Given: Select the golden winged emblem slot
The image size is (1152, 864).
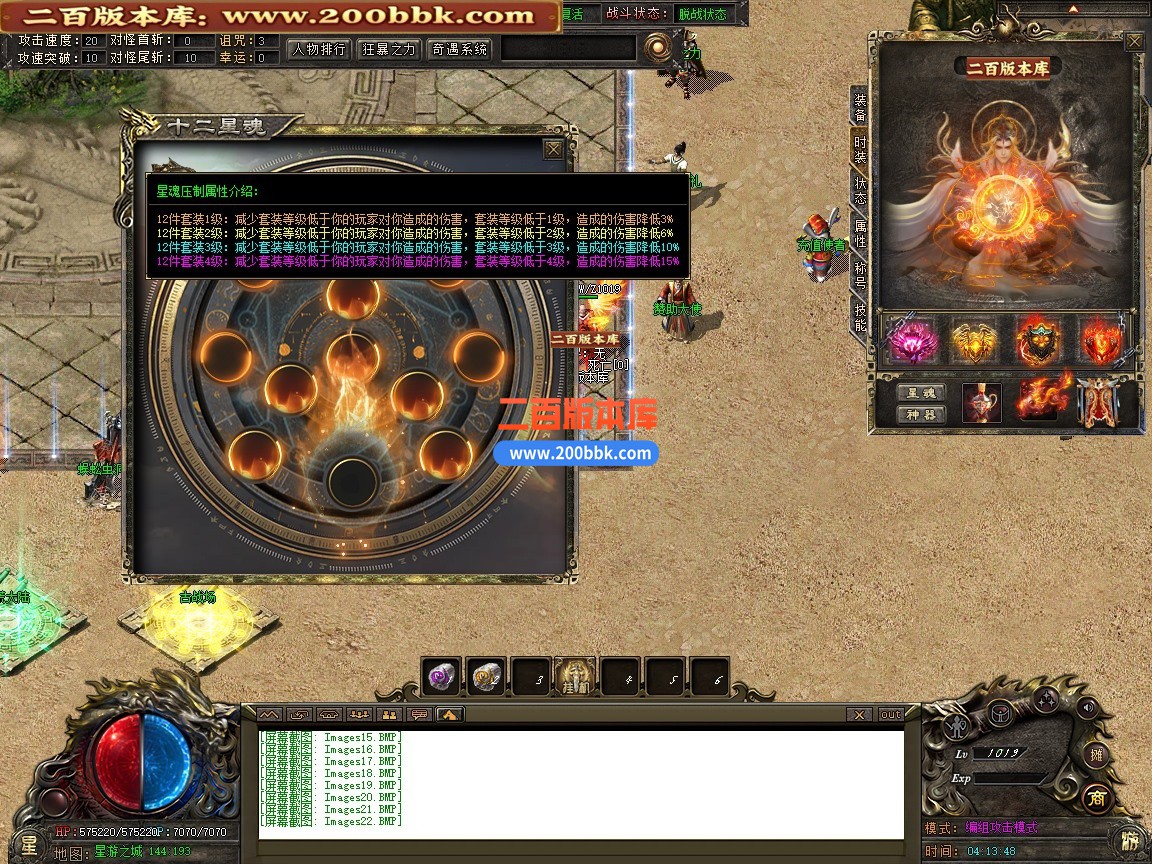Looking at the screenshot, I should pos(973,342).
